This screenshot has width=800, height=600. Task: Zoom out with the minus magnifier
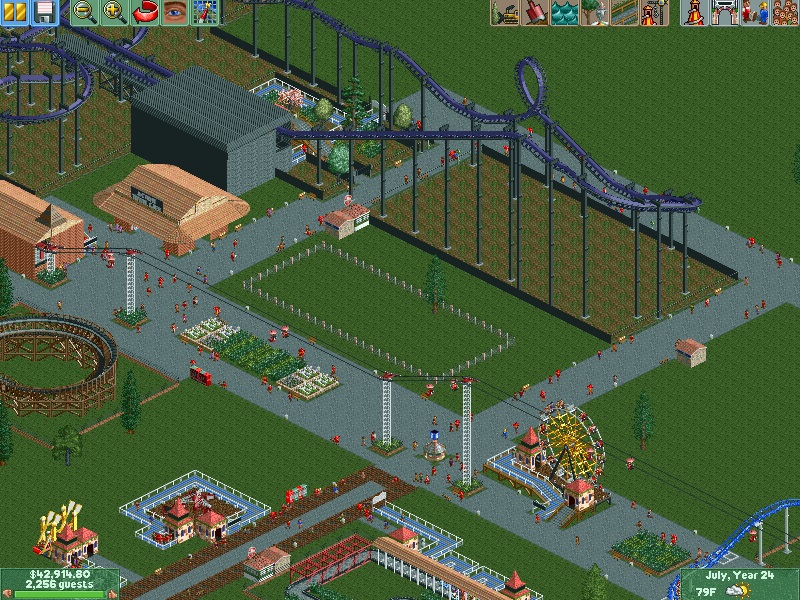[x=84, y=12]
